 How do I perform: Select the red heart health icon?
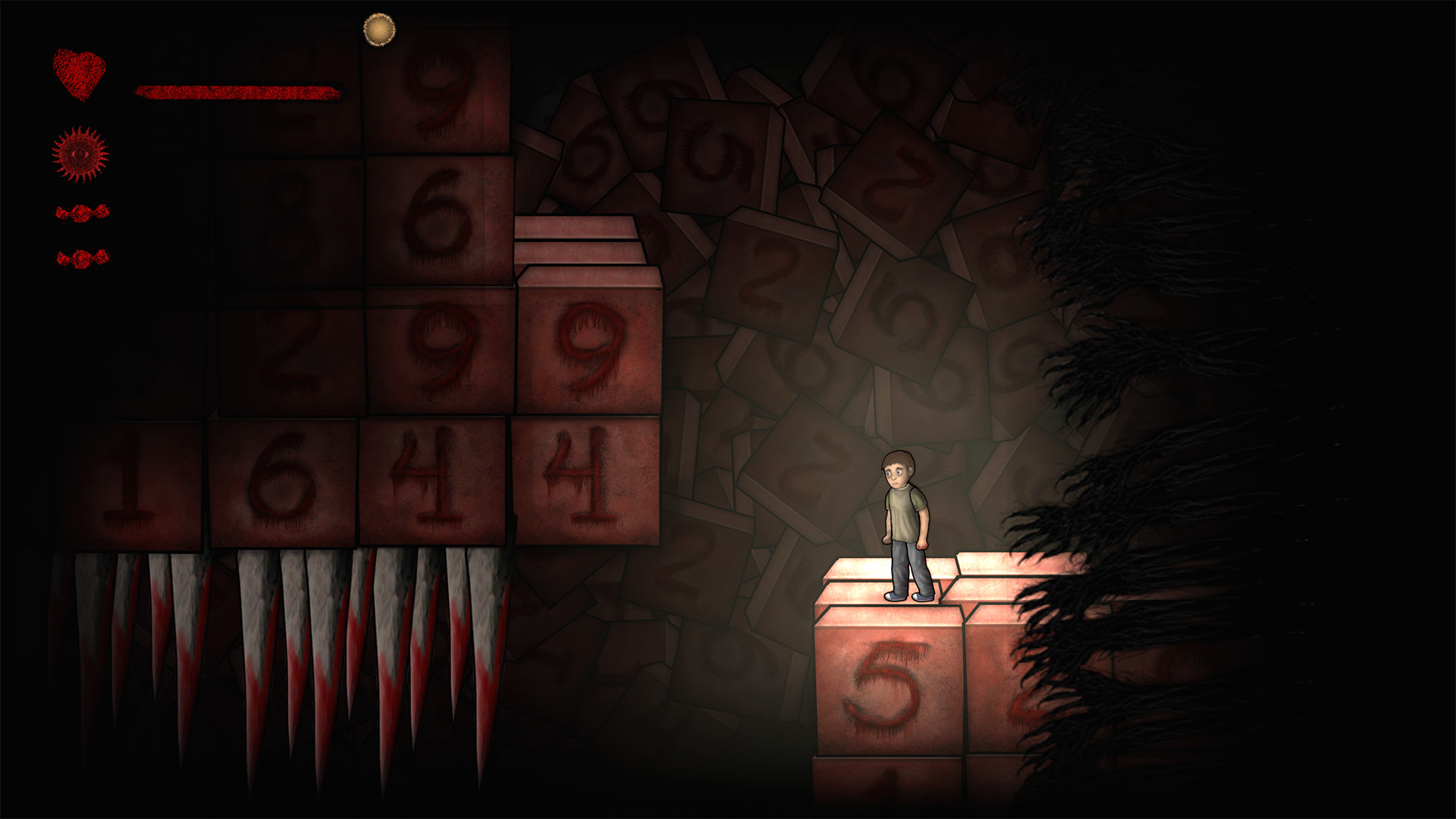point(79,74)
